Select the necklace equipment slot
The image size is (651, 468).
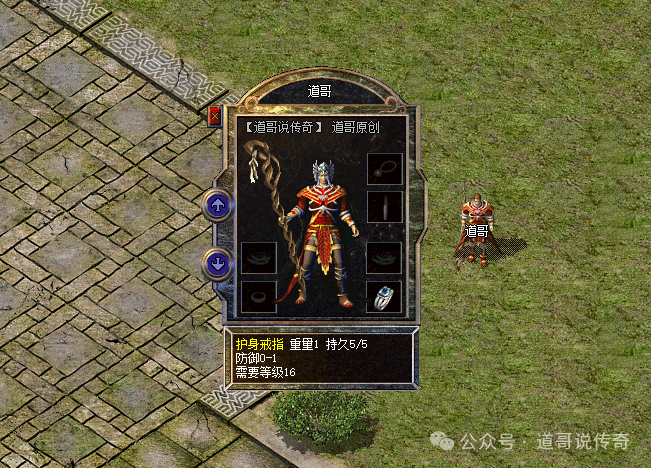pos(384,168)
